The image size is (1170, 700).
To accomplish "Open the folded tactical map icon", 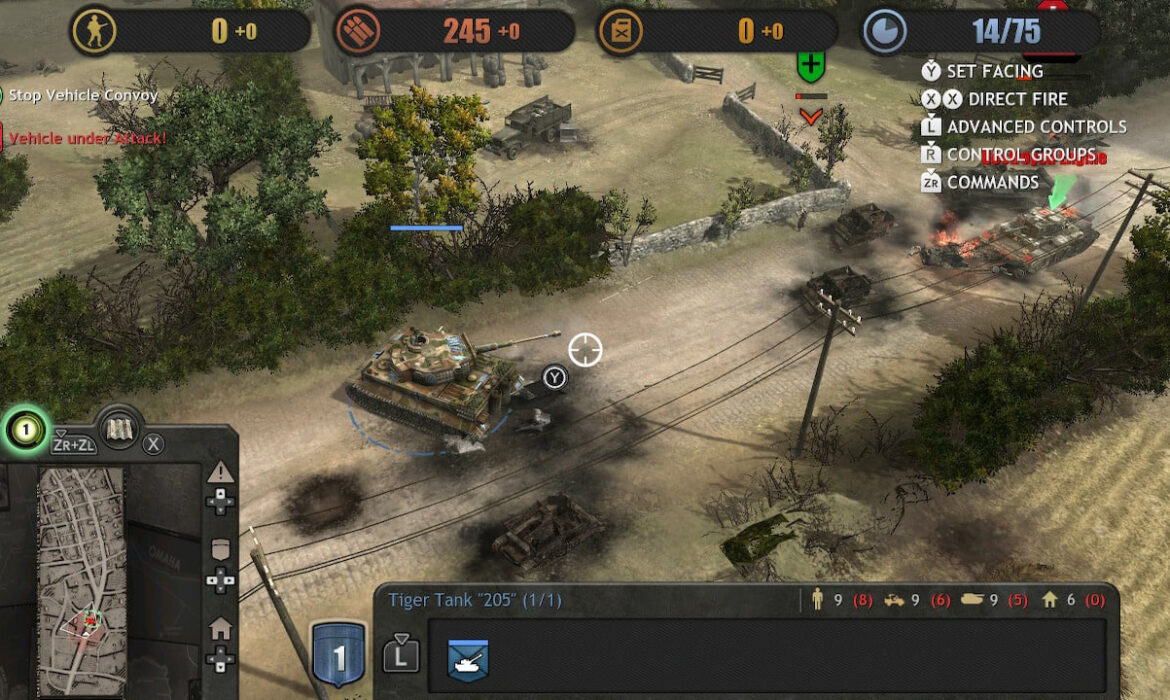I will pos(120,428).
